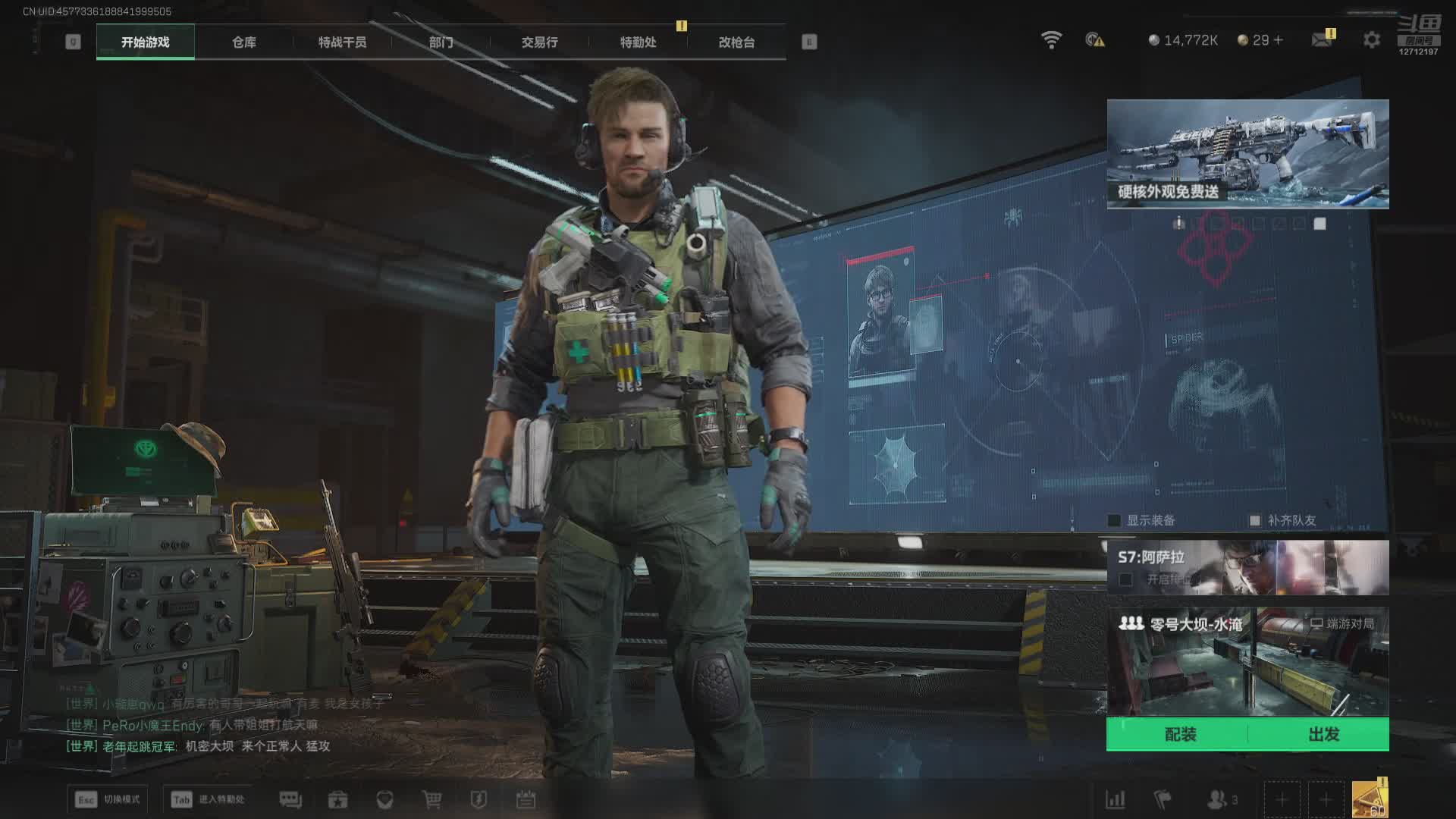This screenshot has width=1456, height=819.
Task: Go to the 交易行 trading tab
Action: pyautogui.click(x=539, y=42)
